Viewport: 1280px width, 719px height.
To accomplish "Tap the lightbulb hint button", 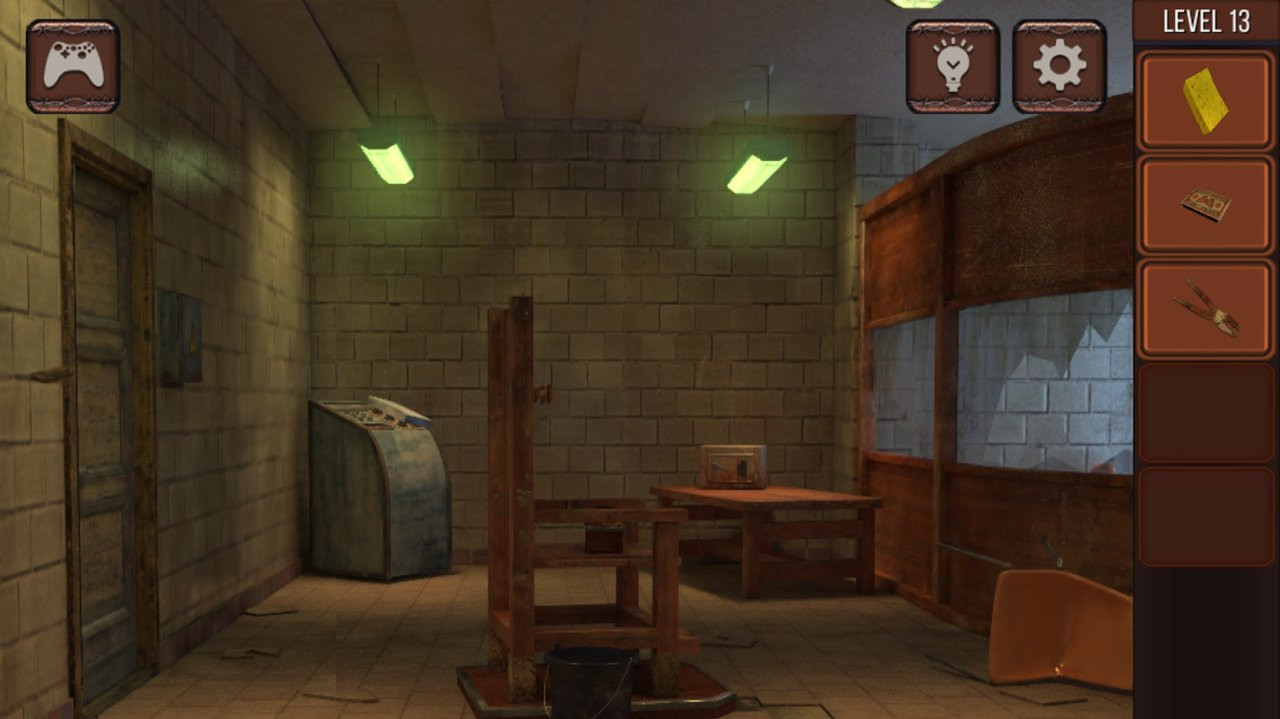I will 952,66.
